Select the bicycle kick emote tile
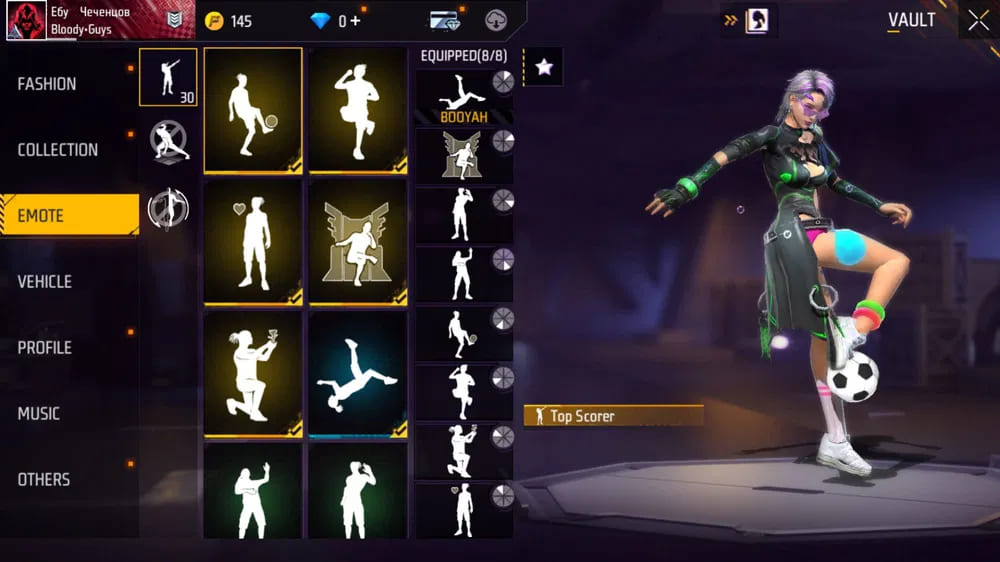Image resolution: width=1000 pixels, height=562 pixels. 358,373
